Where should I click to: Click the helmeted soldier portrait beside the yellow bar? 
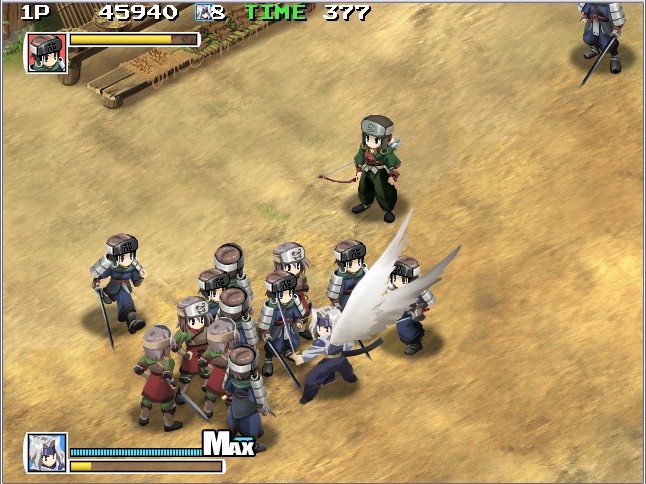click(46, 52)
